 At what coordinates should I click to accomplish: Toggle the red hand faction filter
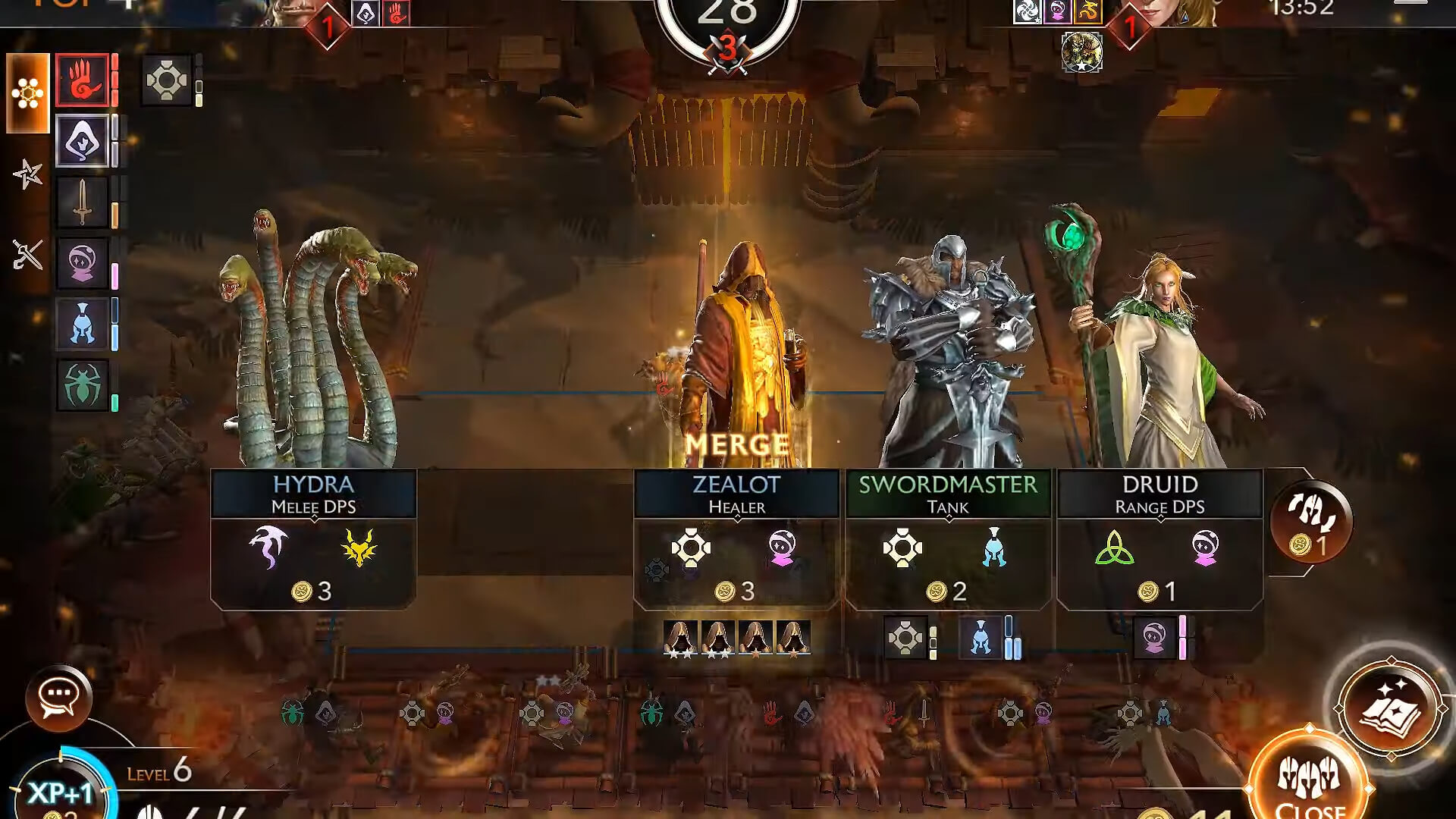click(x=81, y=79)
